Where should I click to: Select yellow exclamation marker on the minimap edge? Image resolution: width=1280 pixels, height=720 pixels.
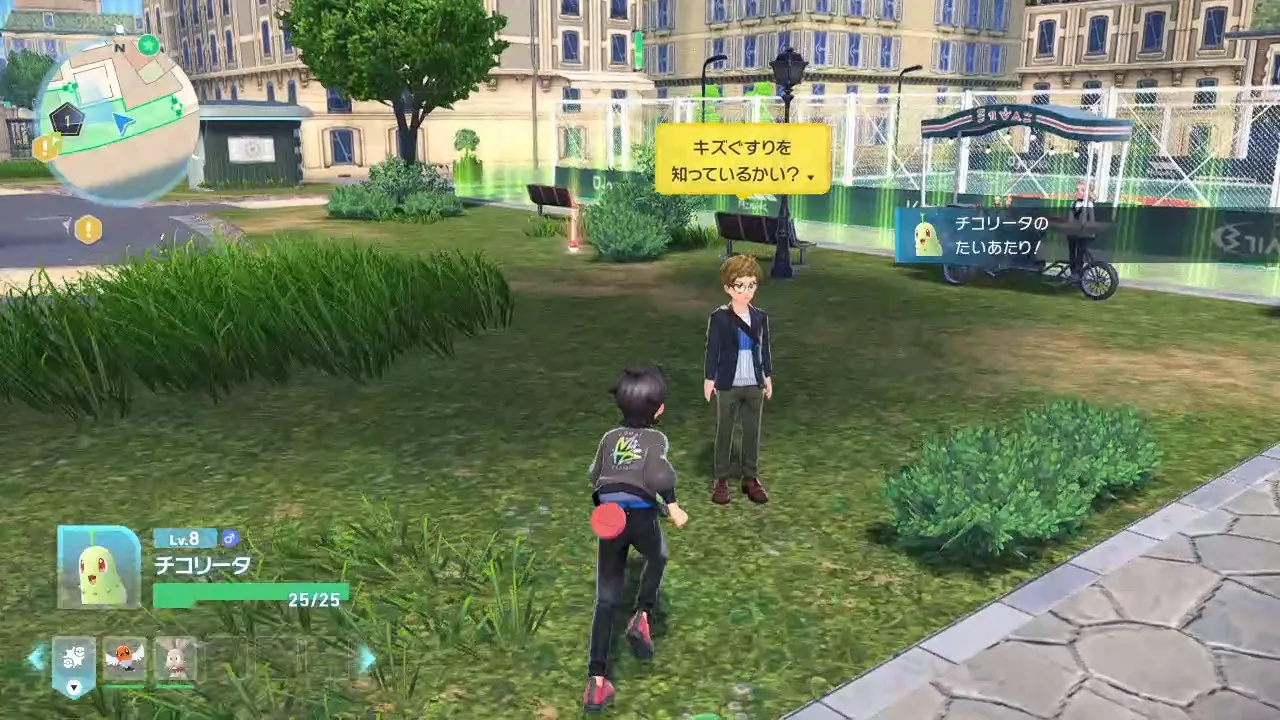(x=47, y=148)
